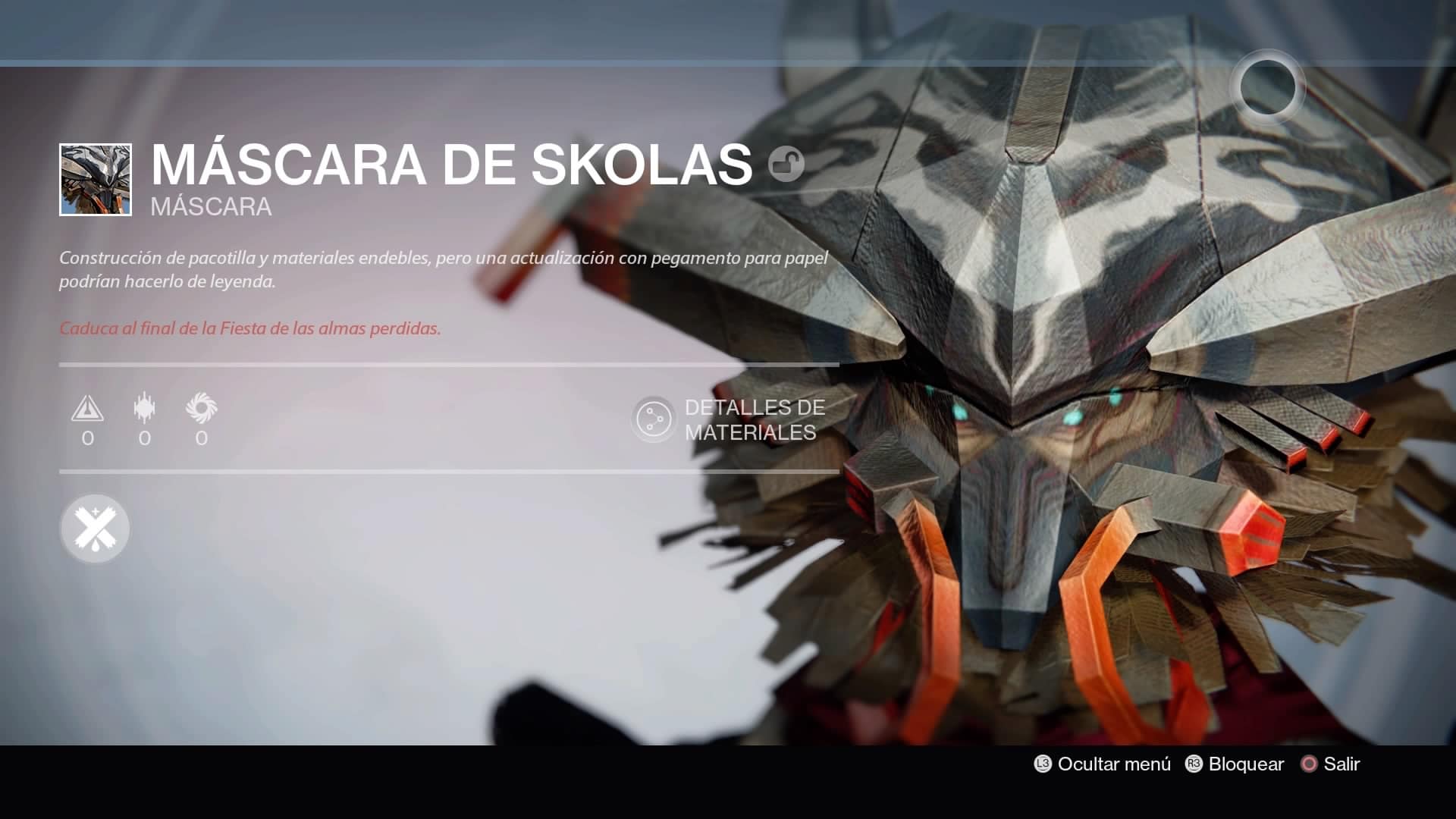This screenshot has height=819, width=1456.
Task: Choose Ocultar menú option
Action: point(1103,764)
